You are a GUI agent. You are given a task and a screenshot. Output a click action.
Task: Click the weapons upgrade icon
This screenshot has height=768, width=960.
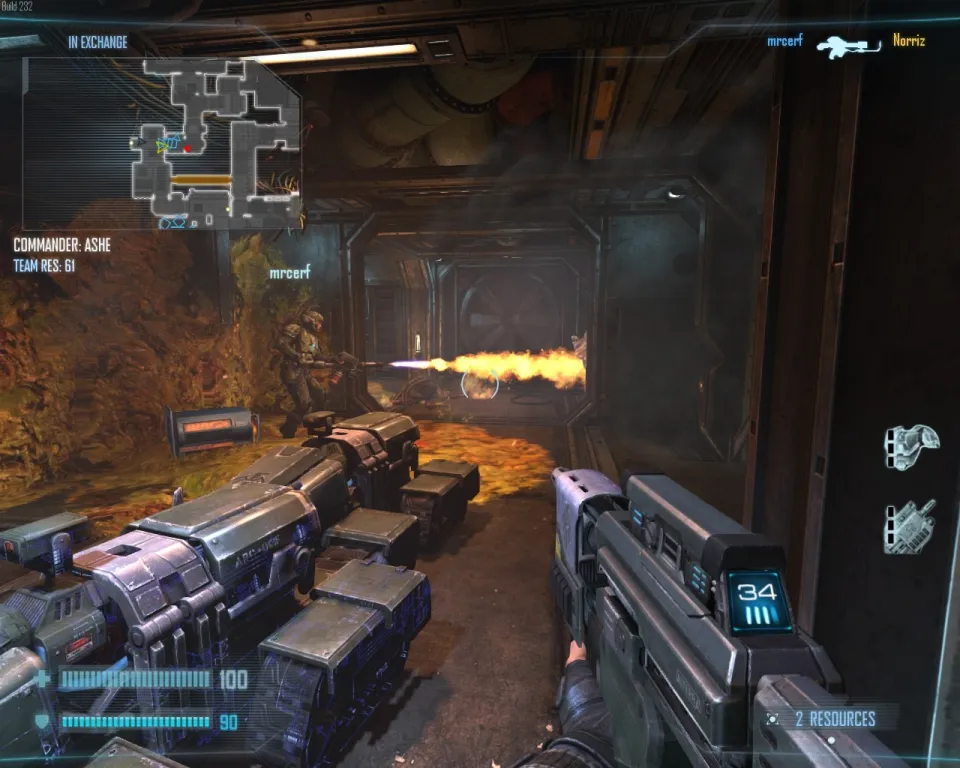(909, 526)
